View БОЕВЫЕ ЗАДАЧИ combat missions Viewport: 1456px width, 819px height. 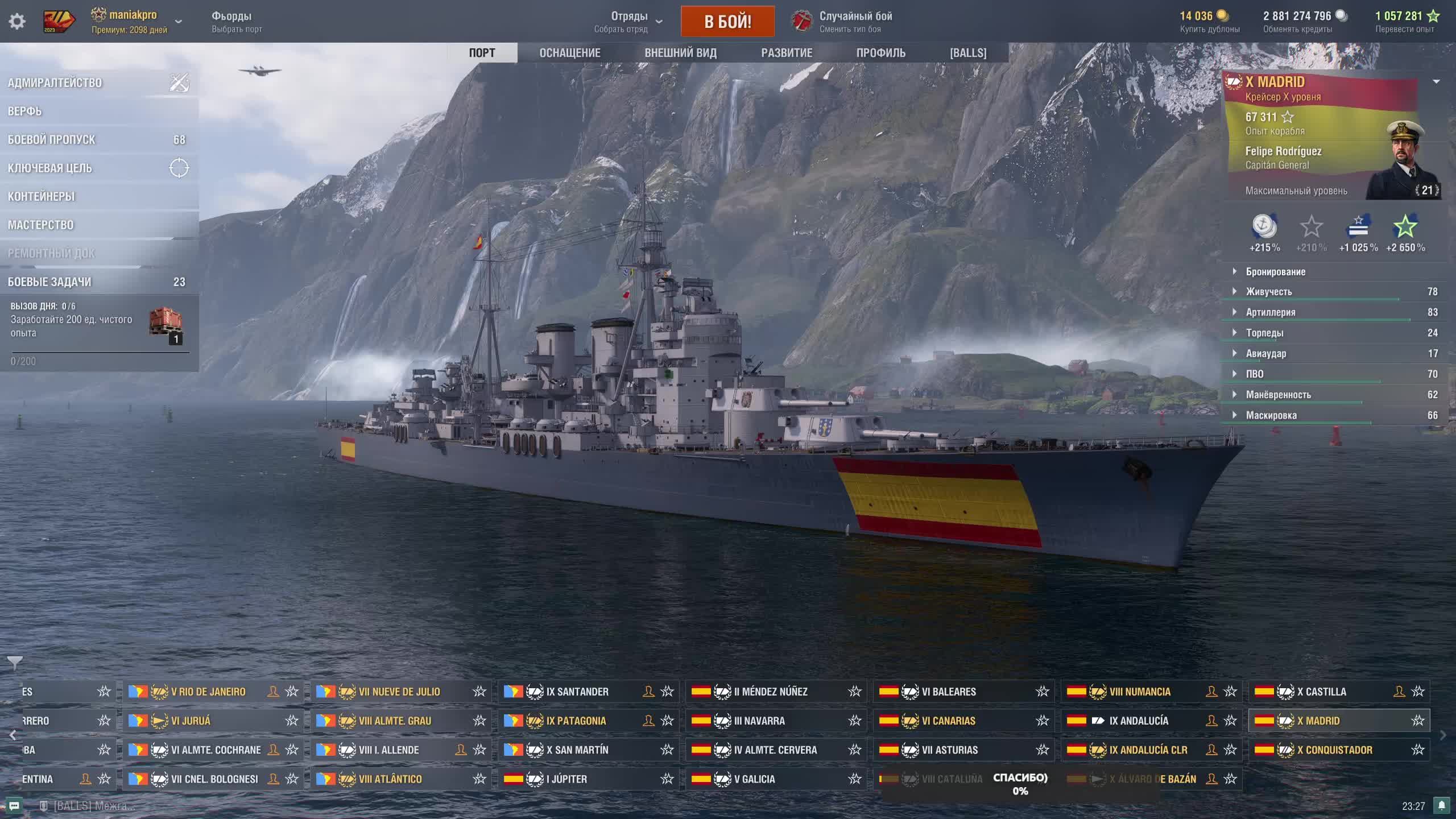point(50,282)
